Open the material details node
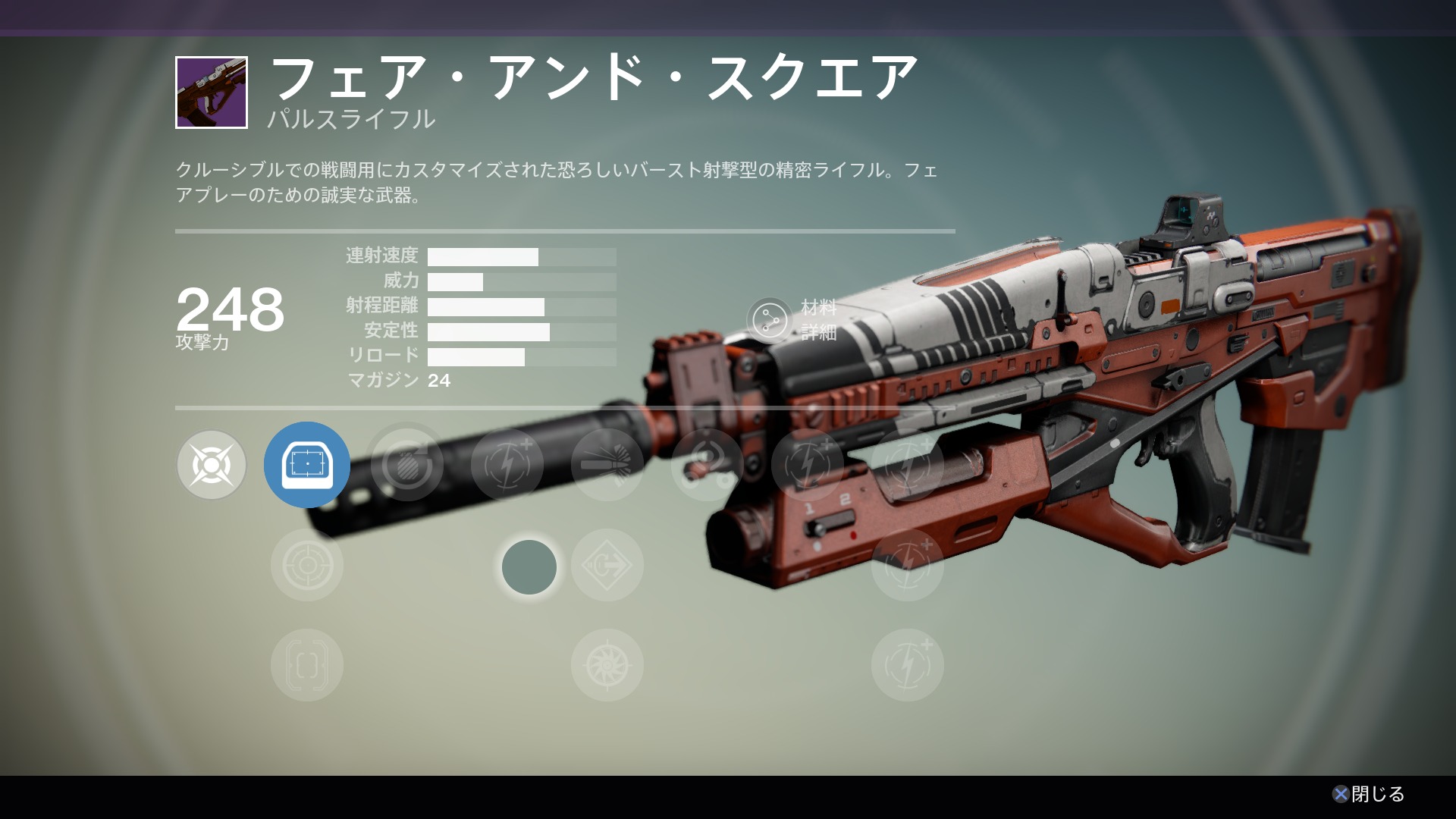Image resolution: width=1456 pixels, height=819 pixels. [770, 320]
